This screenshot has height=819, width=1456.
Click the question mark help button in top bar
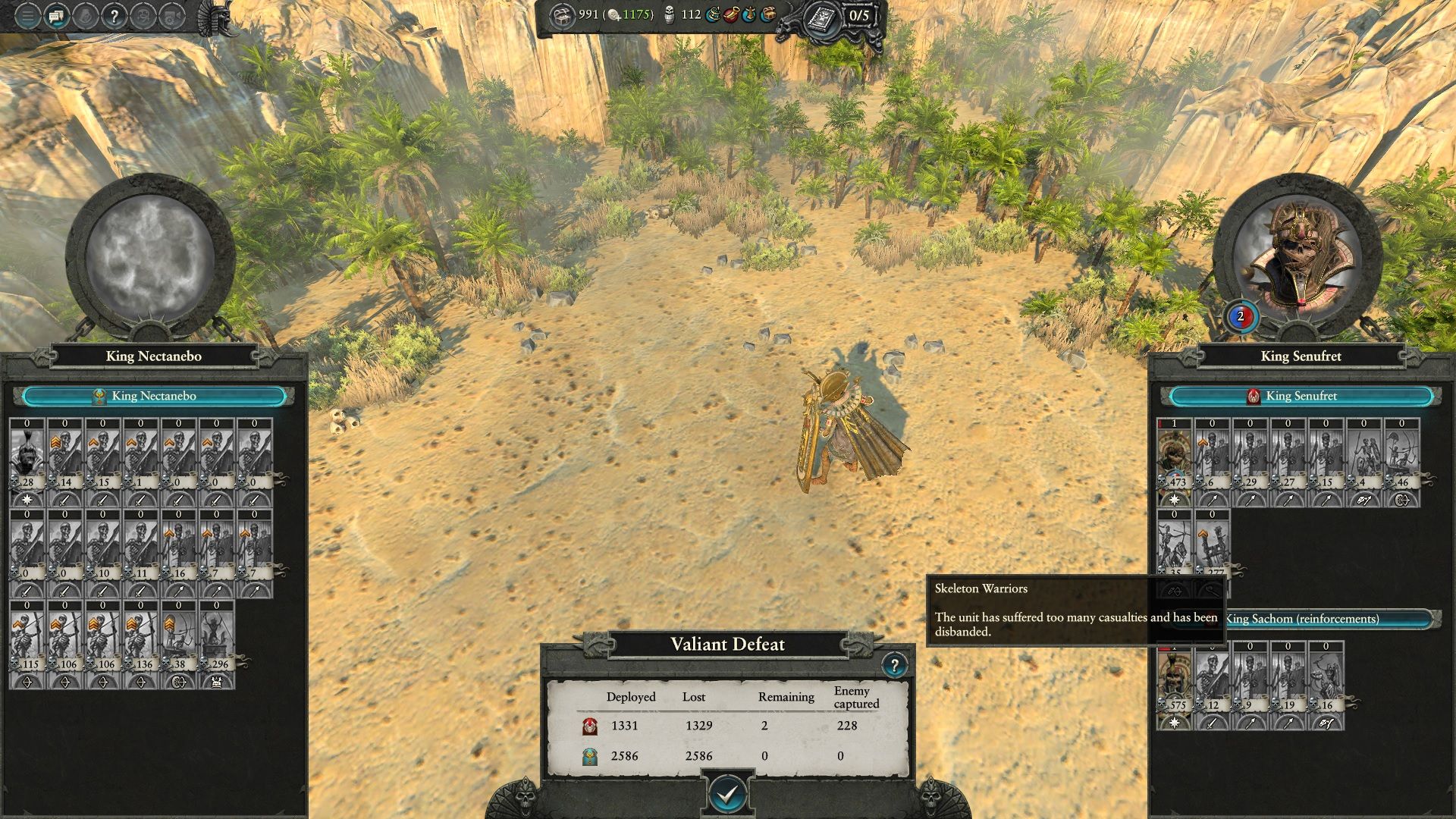point(114,16)
